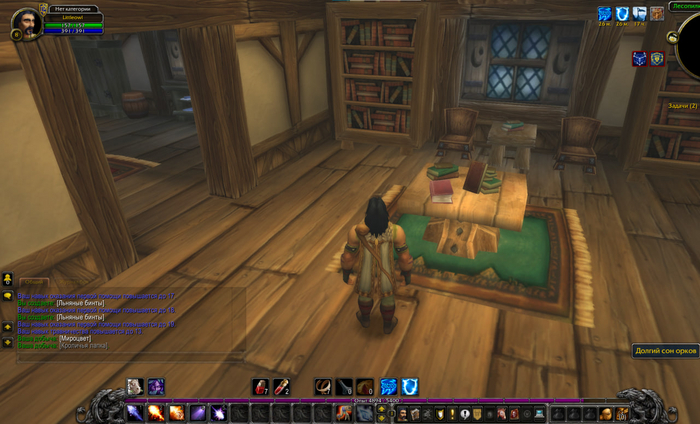700x424 pixels.
Task: Click the Linenen bandages chat link
Action: (x=80, y=302)
